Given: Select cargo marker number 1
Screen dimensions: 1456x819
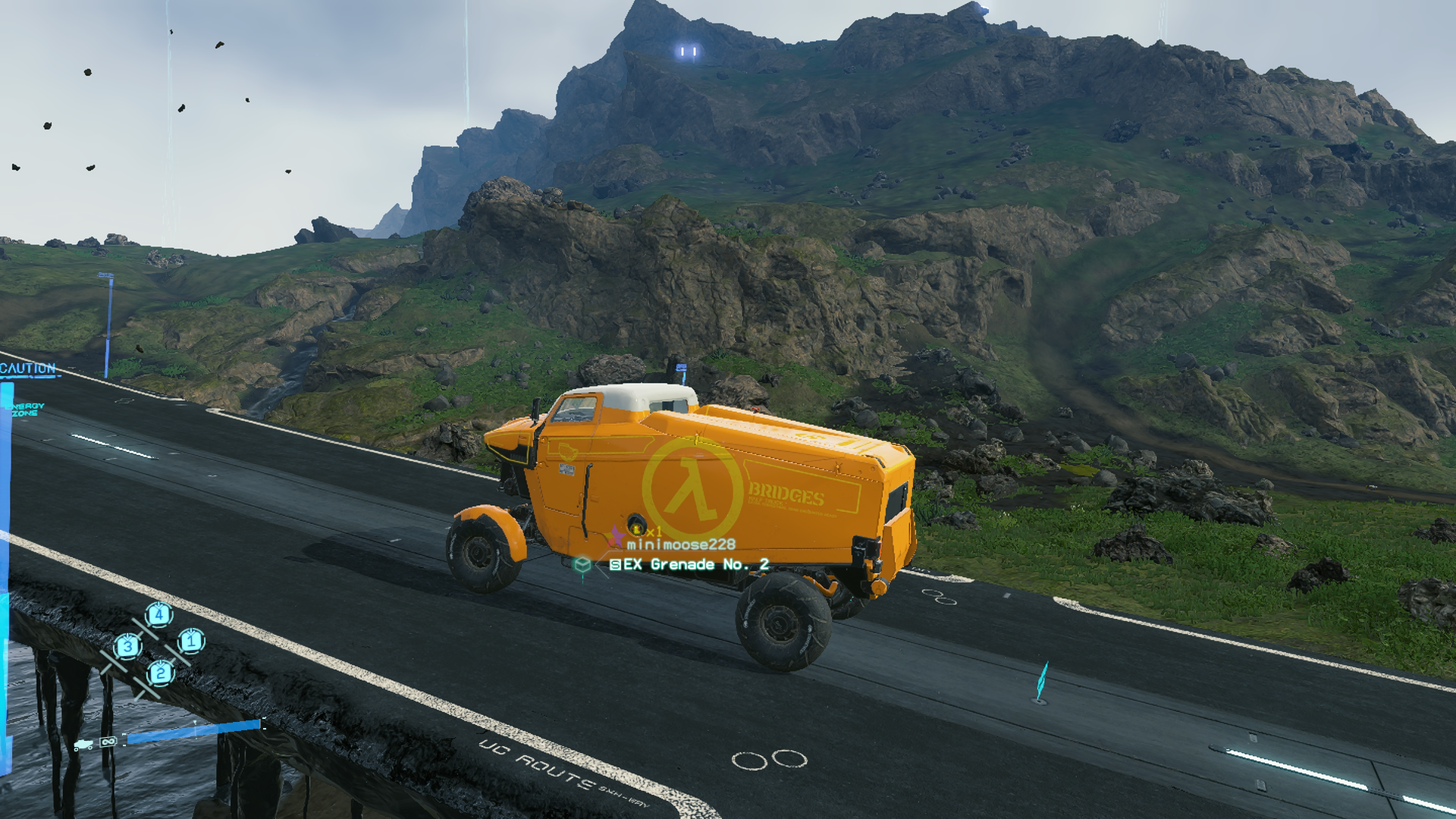Looking at the screenshot, I should [x=191, y=642].
